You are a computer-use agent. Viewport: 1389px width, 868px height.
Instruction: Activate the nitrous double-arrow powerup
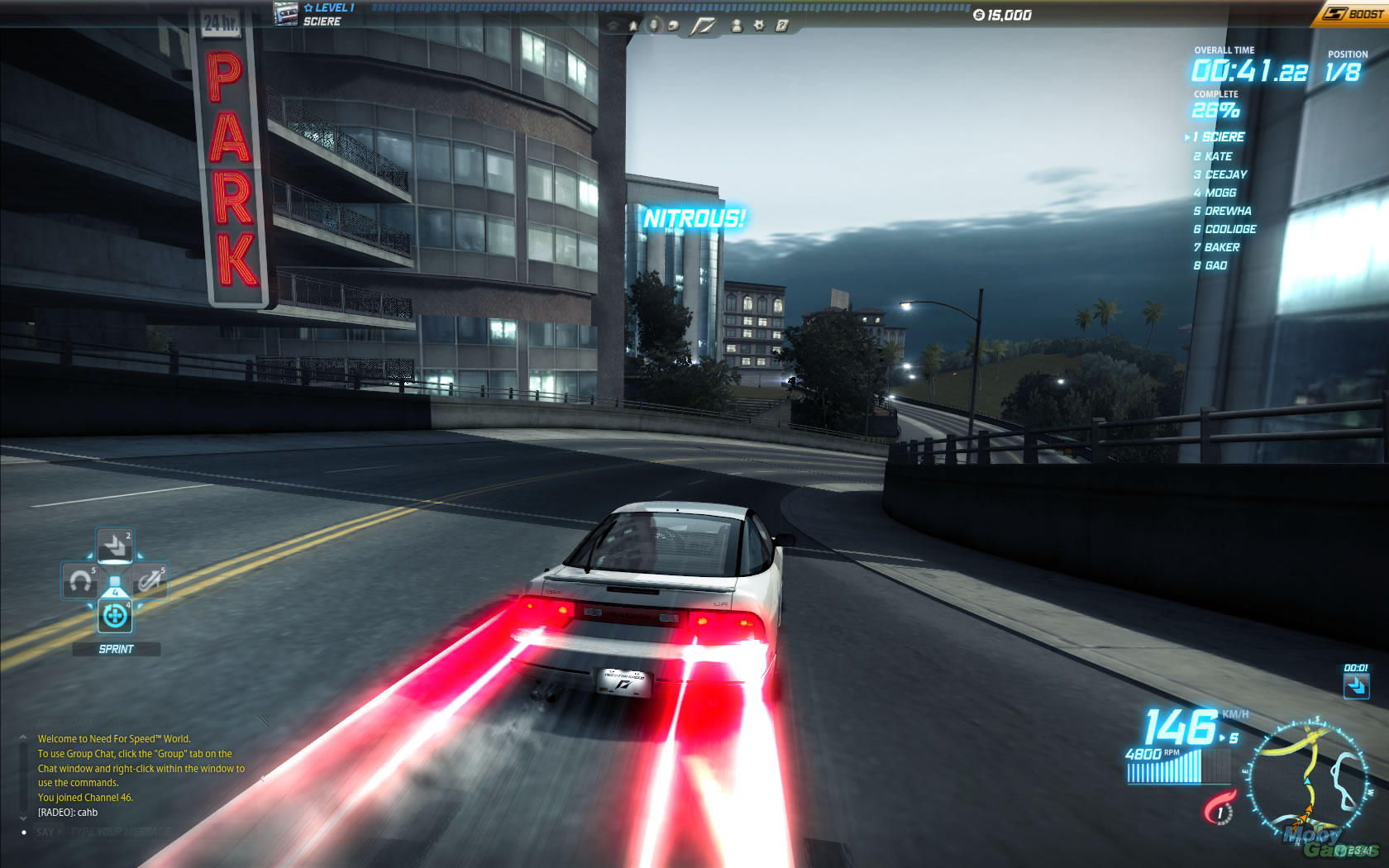115,546
